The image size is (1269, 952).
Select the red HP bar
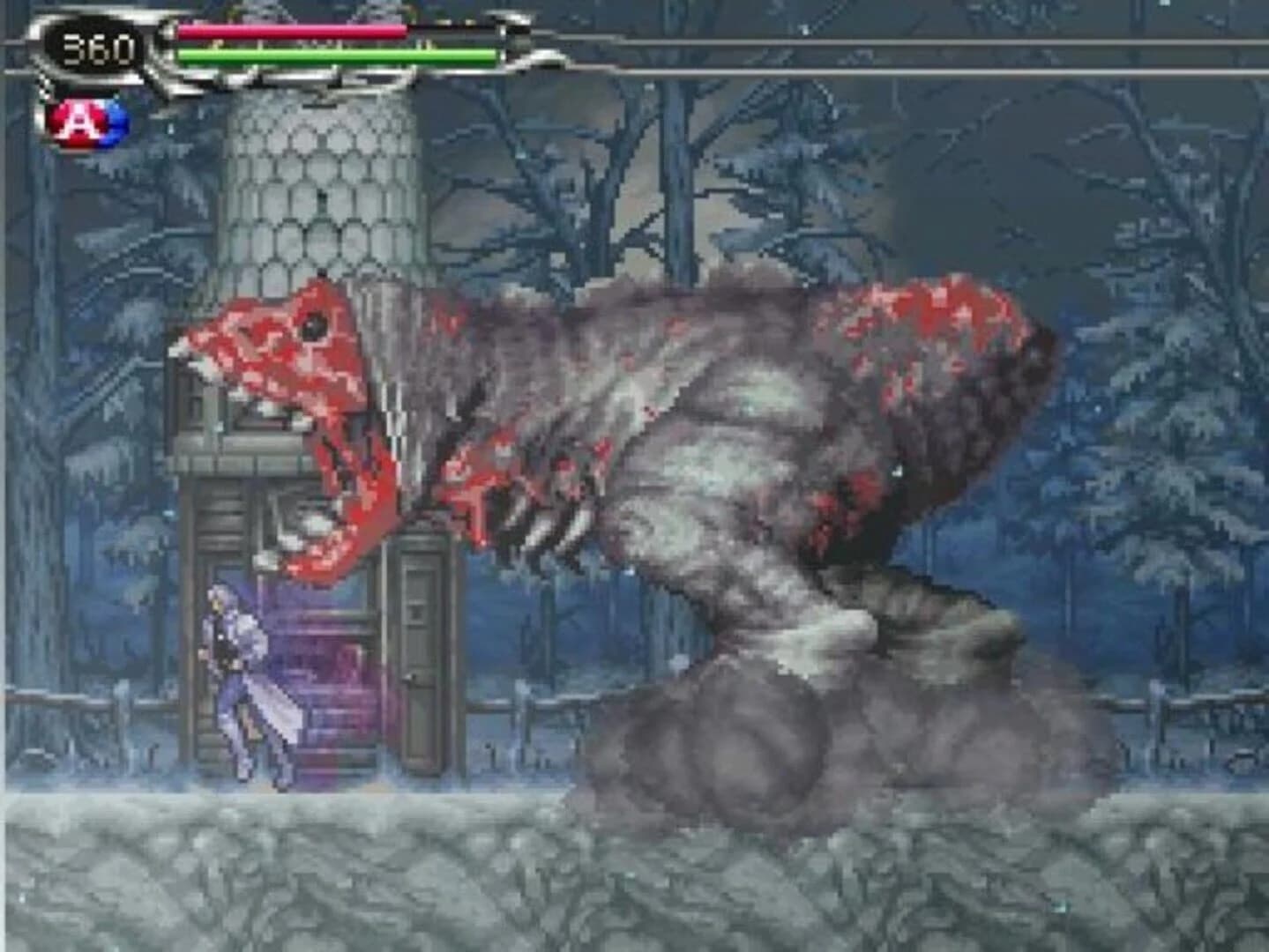click(x=291, y=31)
